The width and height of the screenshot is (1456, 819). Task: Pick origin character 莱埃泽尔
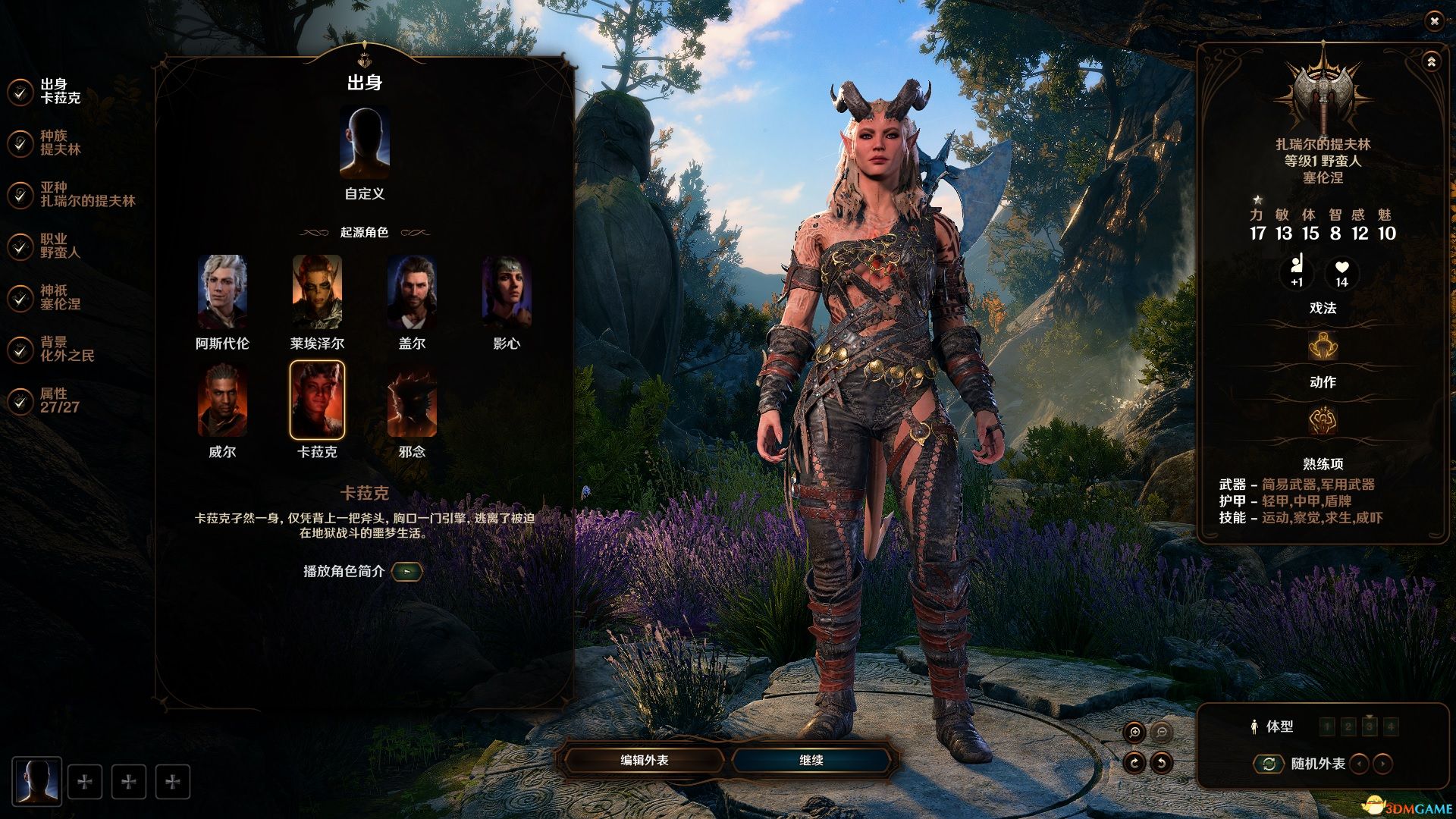click(x=317, y=292)
